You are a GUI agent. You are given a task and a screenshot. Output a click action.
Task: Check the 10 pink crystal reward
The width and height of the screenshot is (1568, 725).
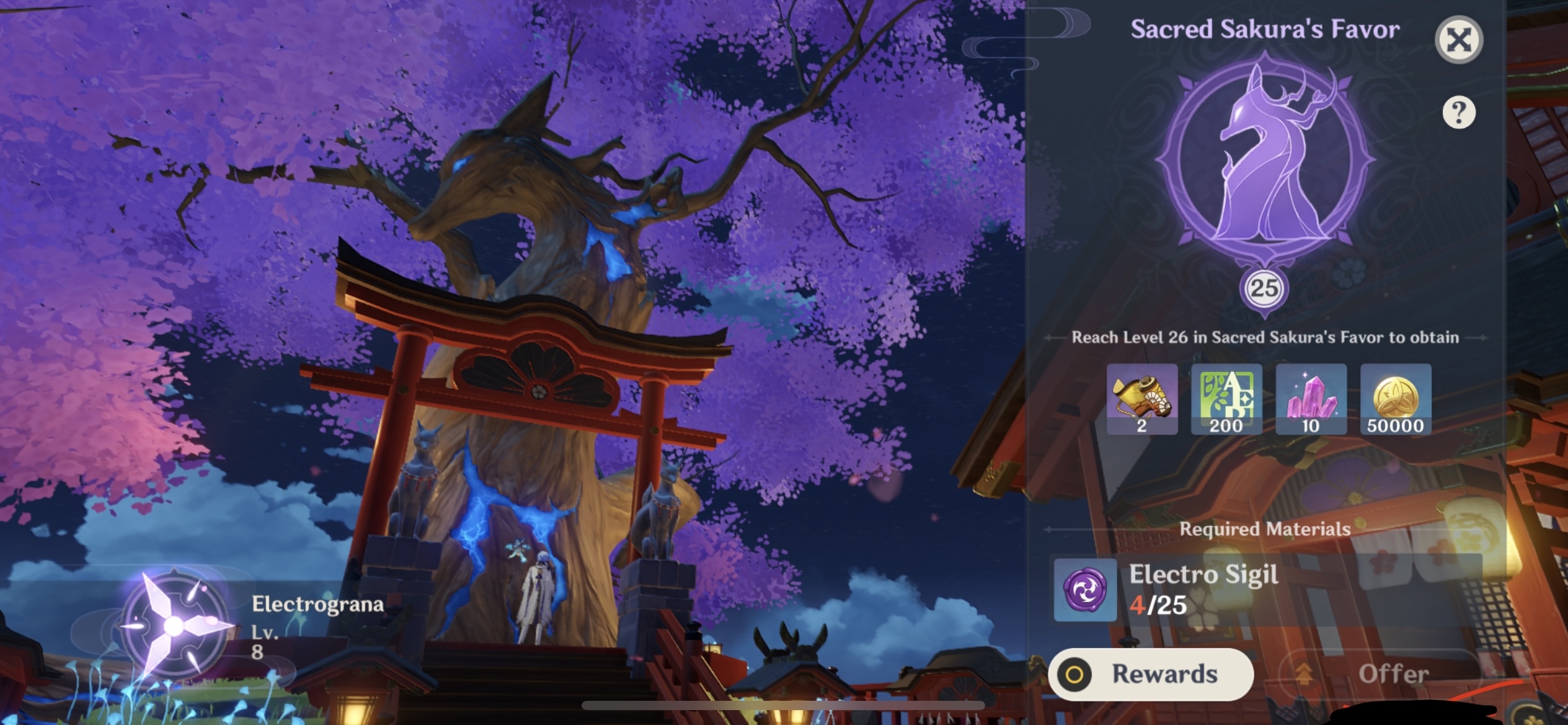1311,400
